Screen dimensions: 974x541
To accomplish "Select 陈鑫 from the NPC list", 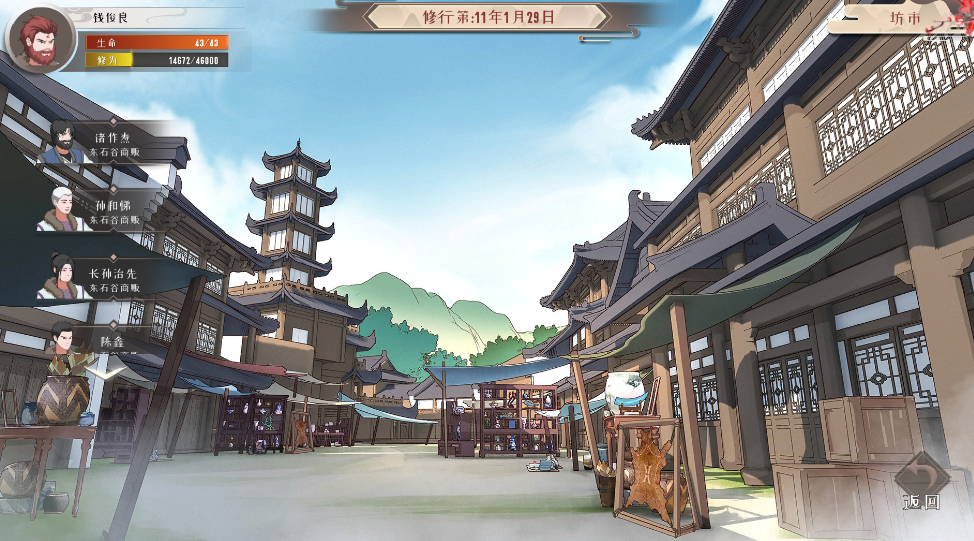I will pos(105,342).
